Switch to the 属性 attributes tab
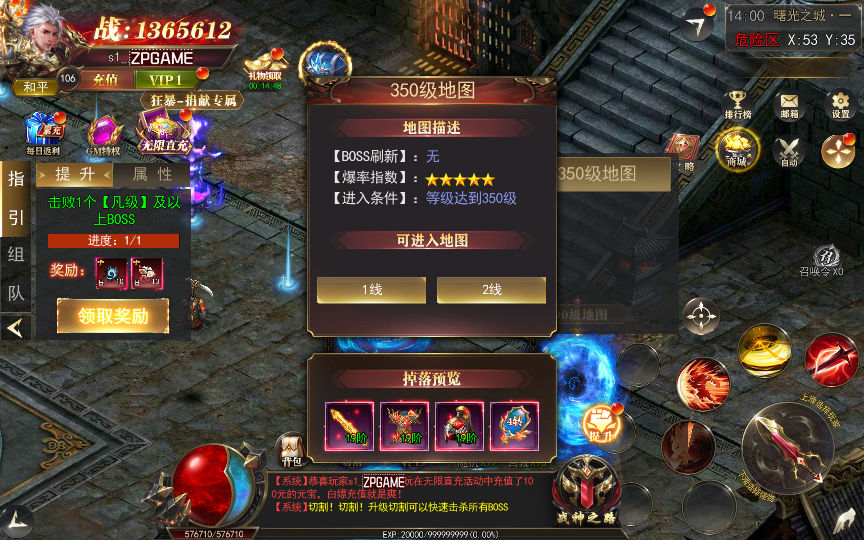This screenshot has height=540, width=864. pos(152,174)
